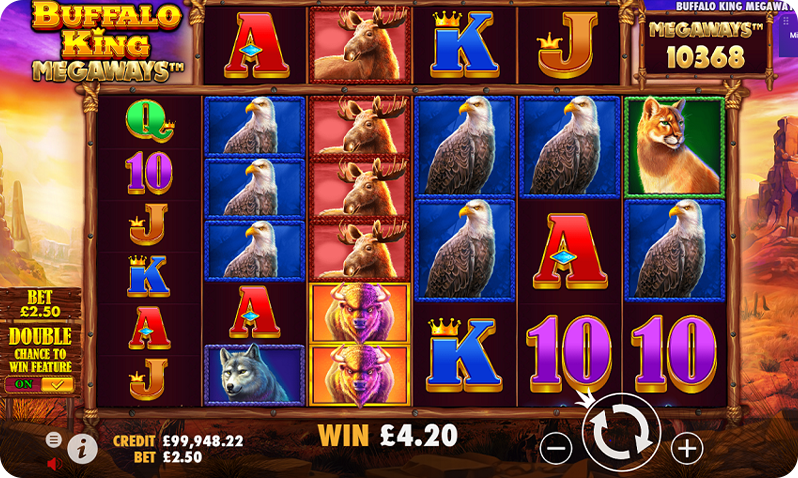This screenshot has width=798, height=478.
Task: Decrease the bet with the minus button
Action: coord(556,448)
